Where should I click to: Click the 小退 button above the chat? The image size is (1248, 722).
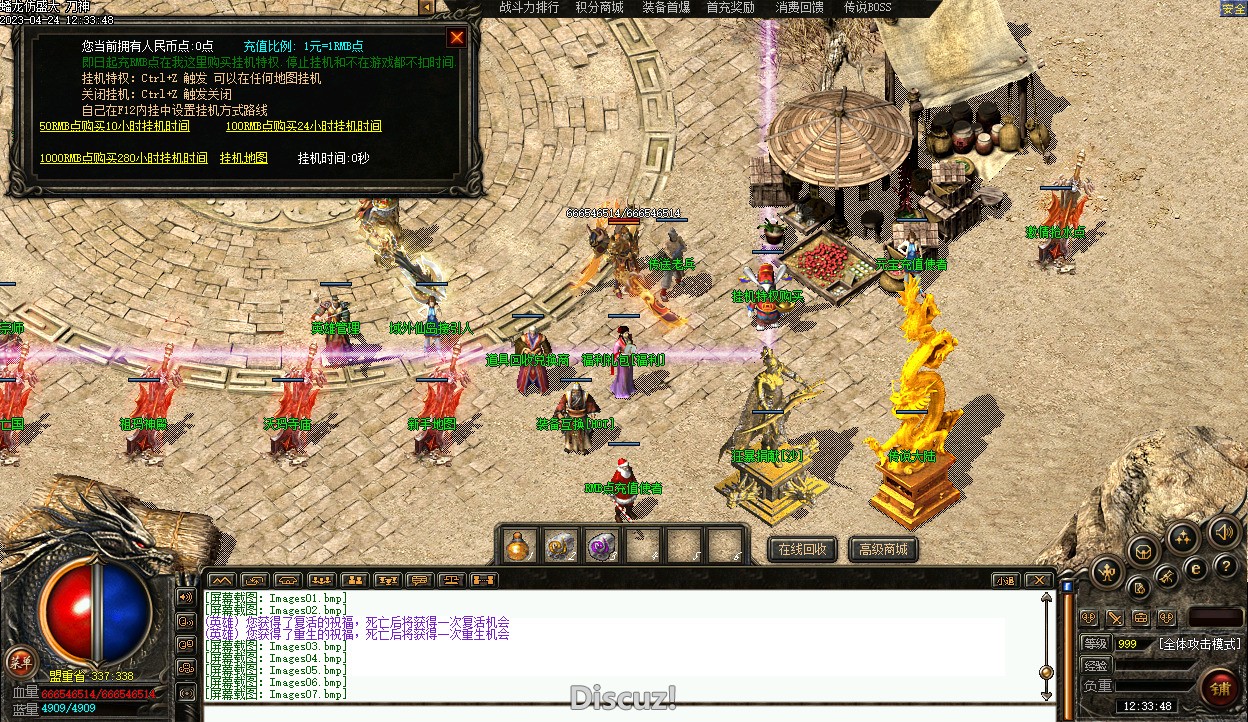click(1005, 580)
